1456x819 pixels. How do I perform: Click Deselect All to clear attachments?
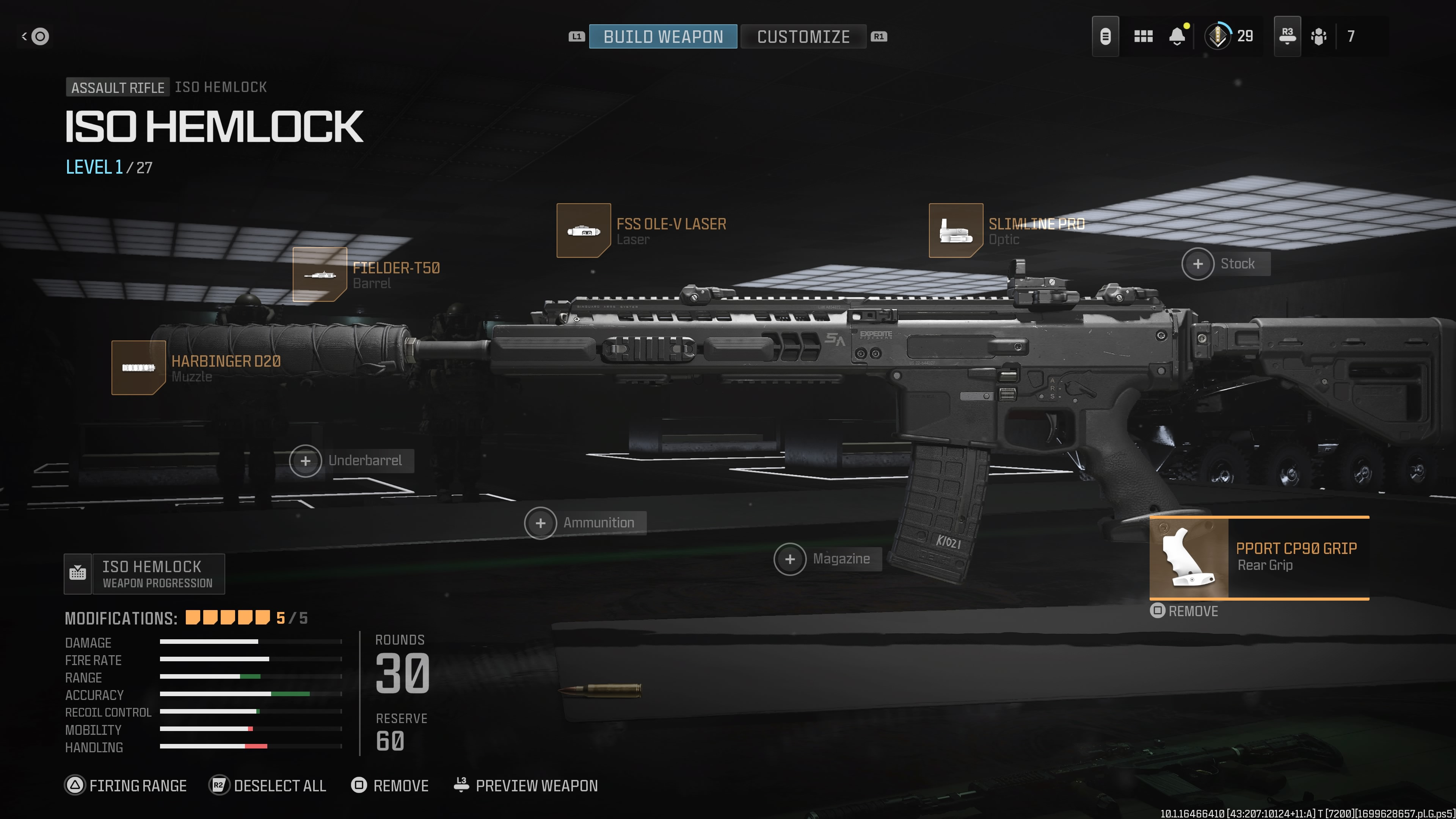(268, 786)
